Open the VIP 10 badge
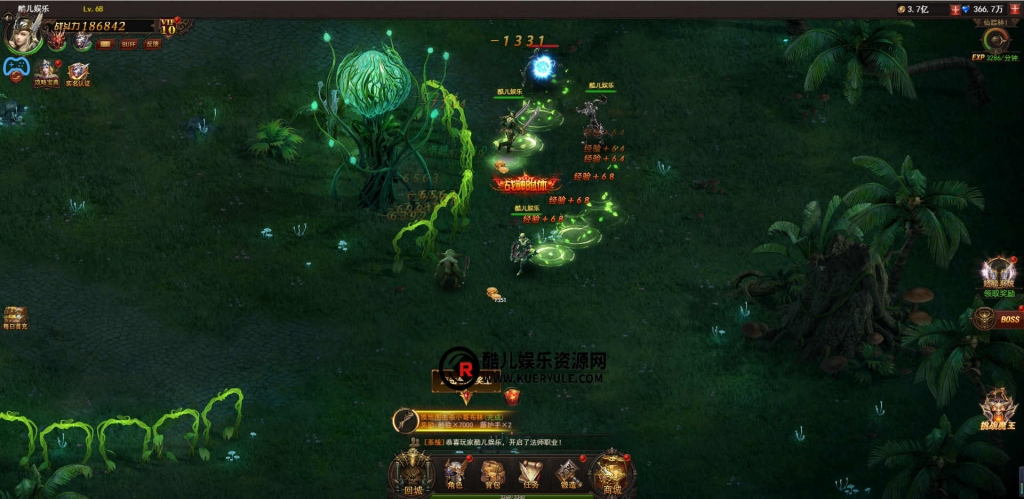This screenshot has width=1024, height=499. coord(168,26)
